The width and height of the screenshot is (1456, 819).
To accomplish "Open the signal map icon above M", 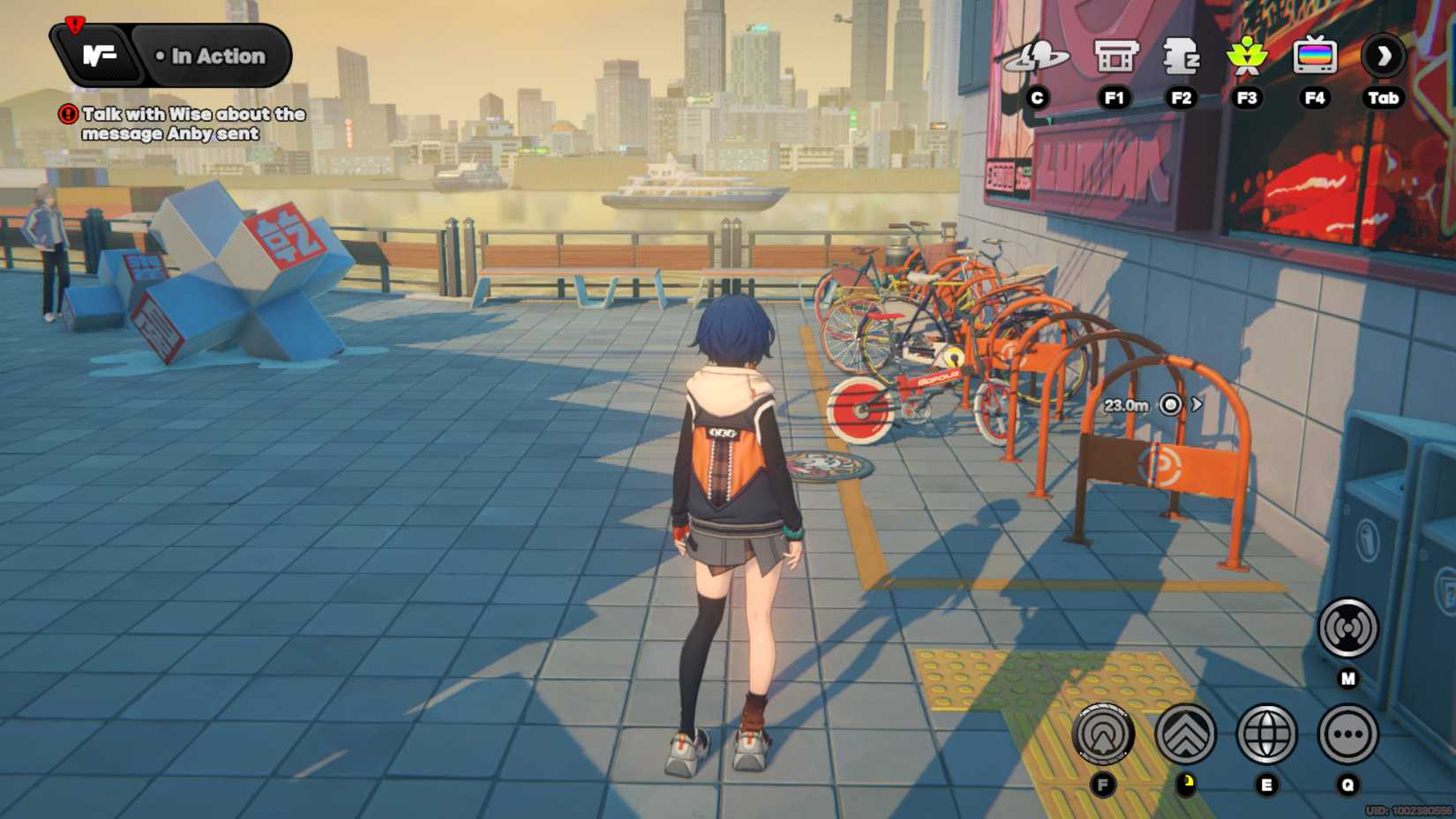I will (1349, 628).
